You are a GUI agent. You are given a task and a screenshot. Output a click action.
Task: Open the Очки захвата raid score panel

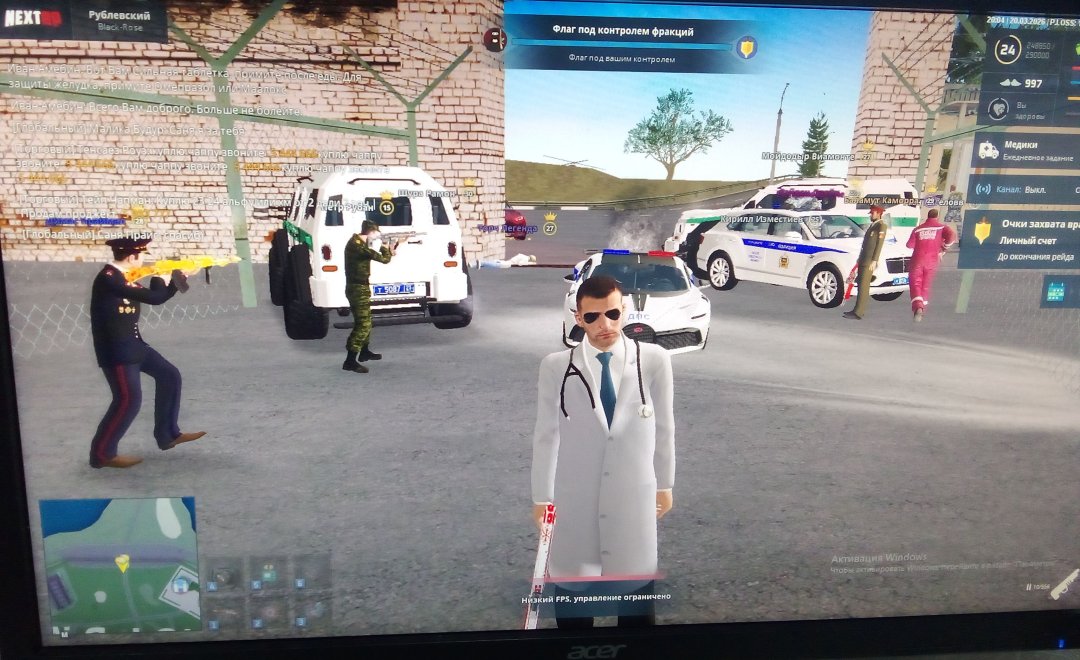click(x=1020, y=239)
